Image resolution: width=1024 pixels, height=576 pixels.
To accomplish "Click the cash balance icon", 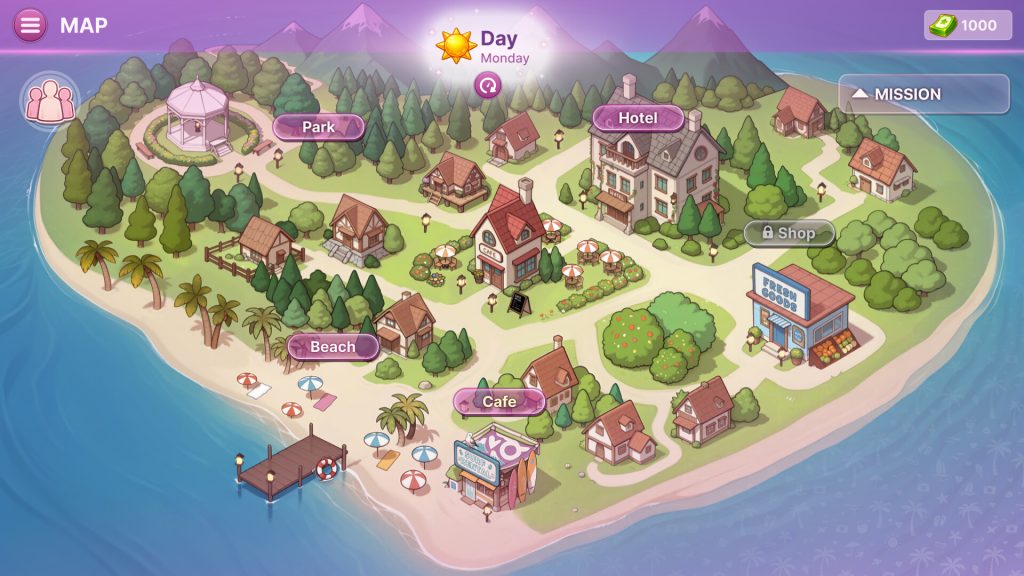I will point(943,26).
